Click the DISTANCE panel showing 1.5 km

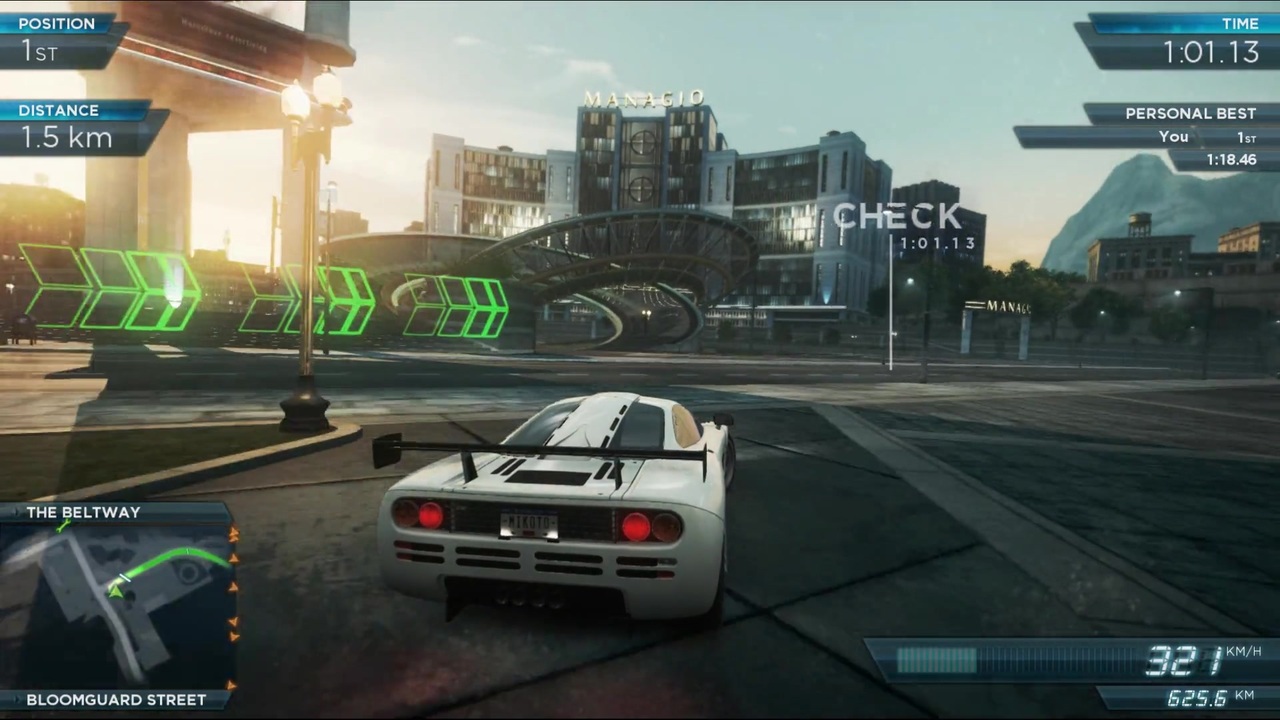click(x=66, y=137)
